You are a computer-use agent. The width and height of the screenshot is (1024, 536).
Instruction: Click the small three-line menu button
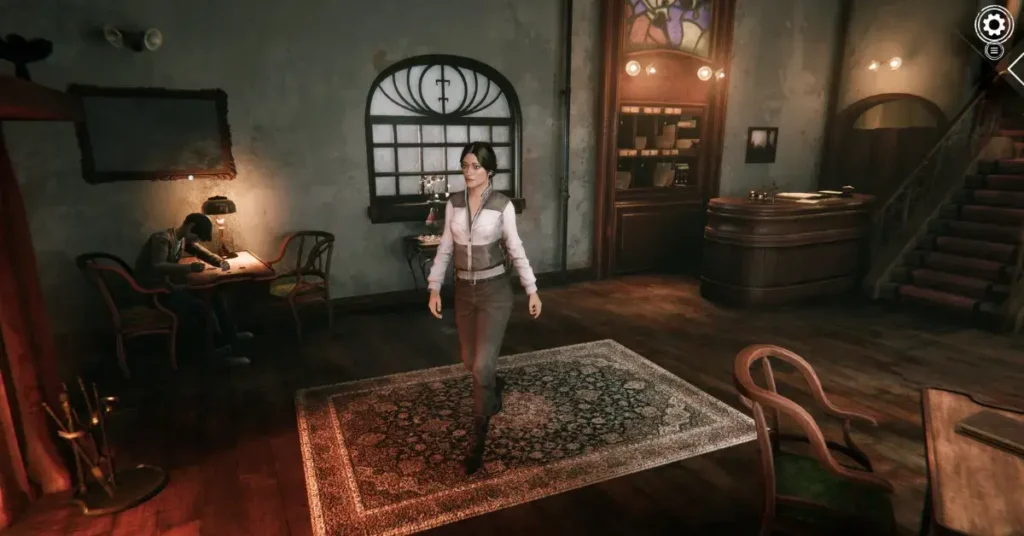(994, 50)
